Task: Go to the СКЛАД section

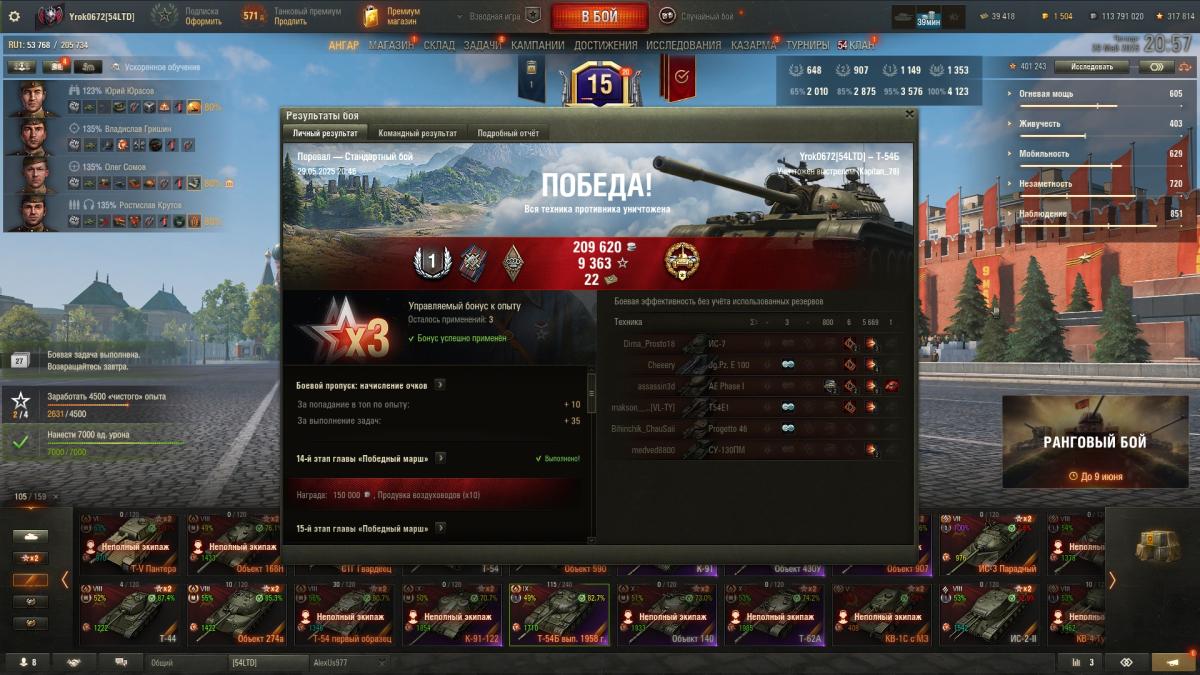Action: (x=439, y=45)
